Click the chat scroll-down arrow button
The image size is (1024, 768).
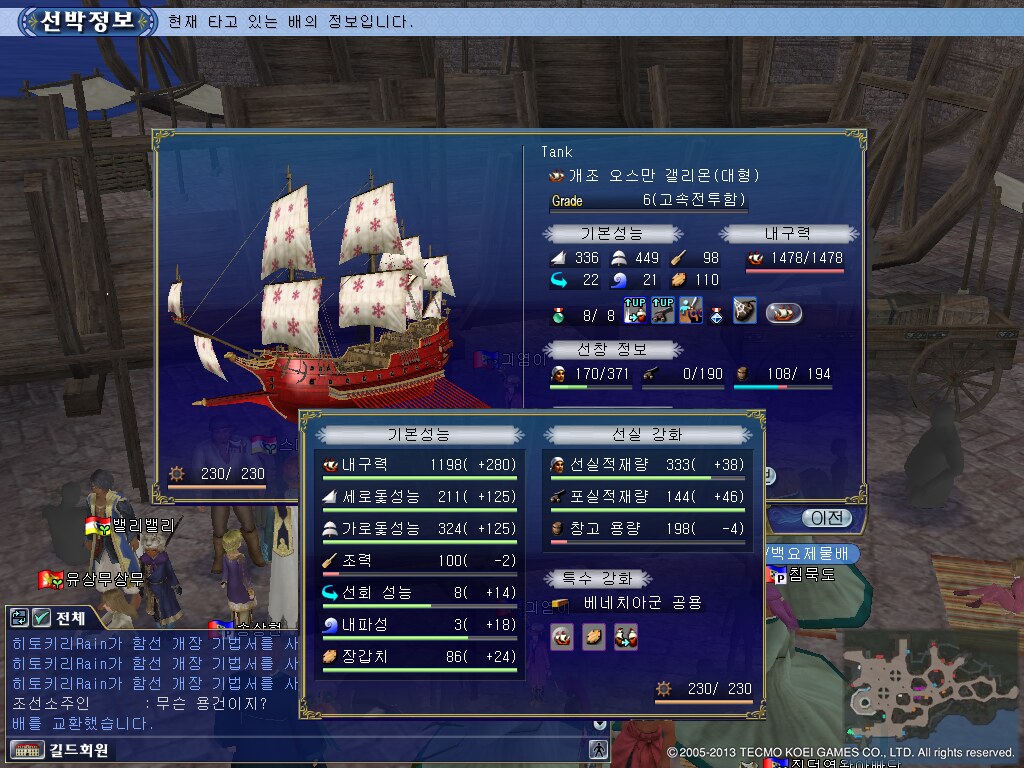pos(599,724)
